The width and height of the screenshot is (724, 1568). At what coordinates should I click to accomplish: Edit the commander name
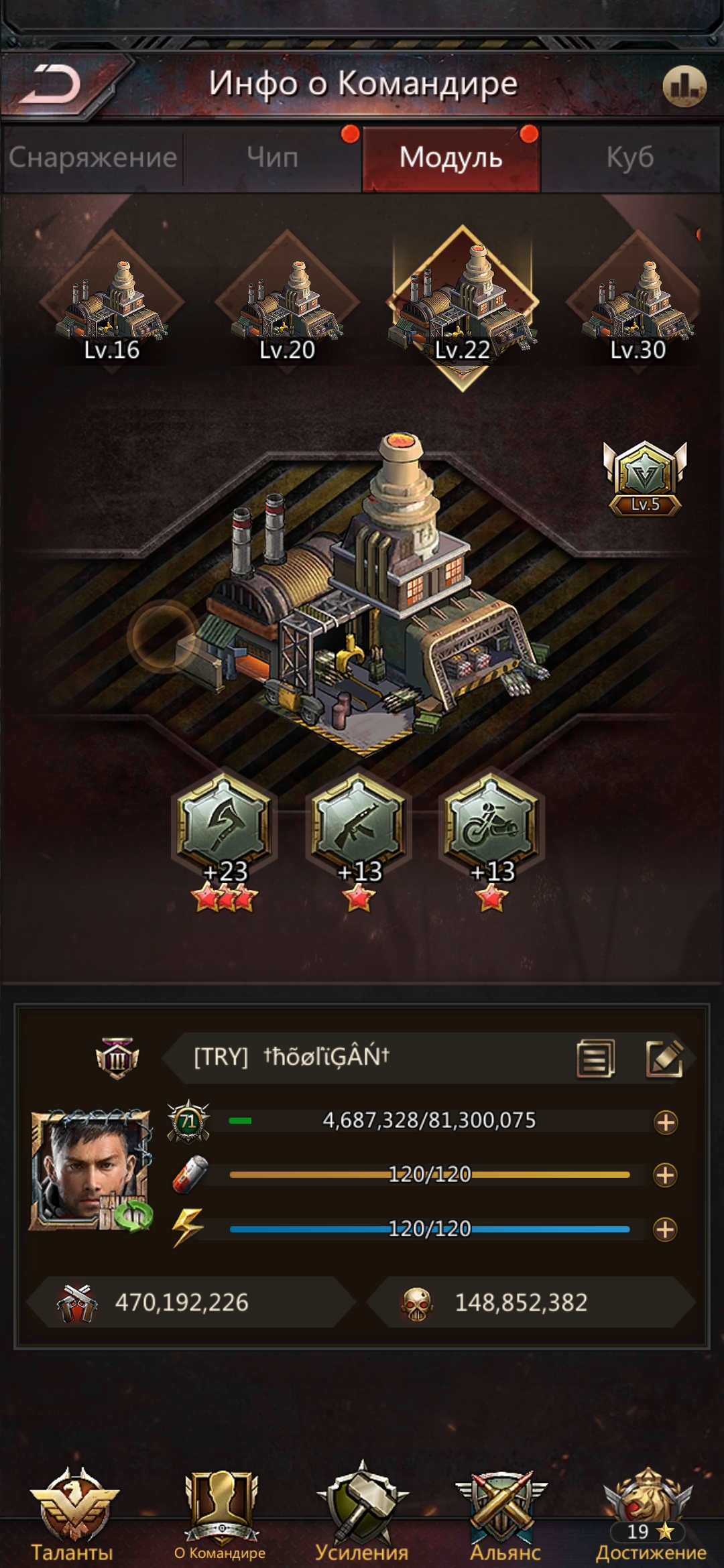pyautogui.click(x=664, y=1058)
